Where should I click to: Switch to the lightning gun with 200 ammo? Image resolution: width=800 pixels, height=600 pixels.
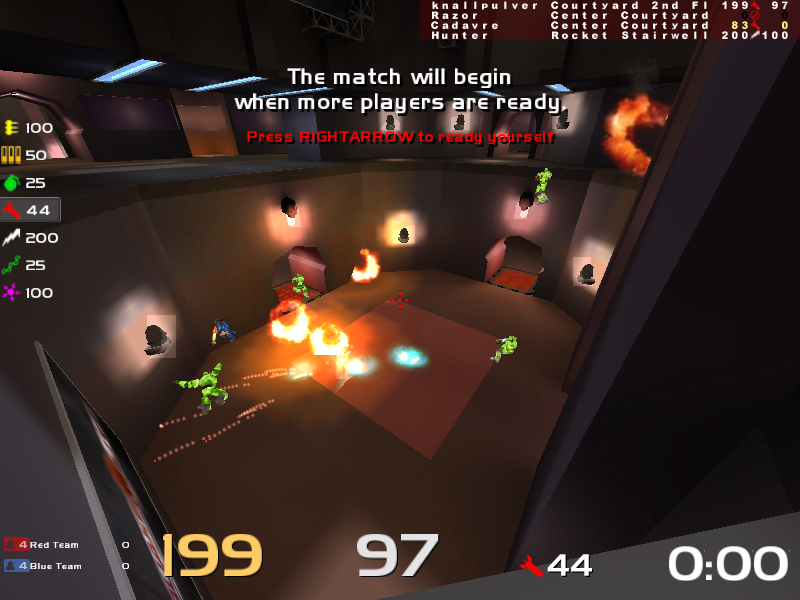tap(30, 238)
